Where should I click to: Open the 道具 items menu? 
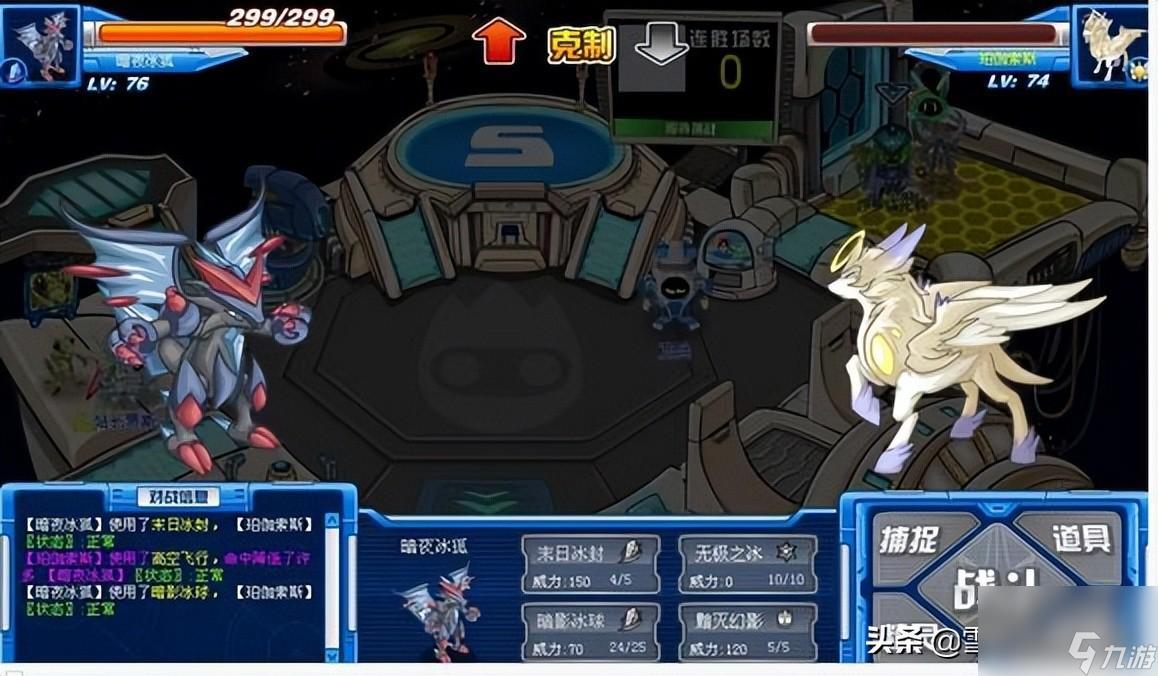tap(1081, 538)
